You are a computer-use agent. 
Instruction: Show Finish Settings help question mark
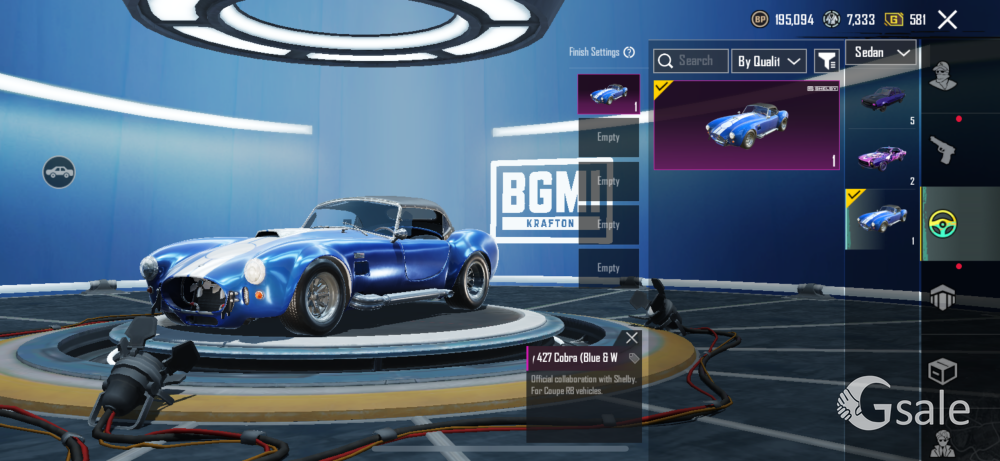click(629, 52)
